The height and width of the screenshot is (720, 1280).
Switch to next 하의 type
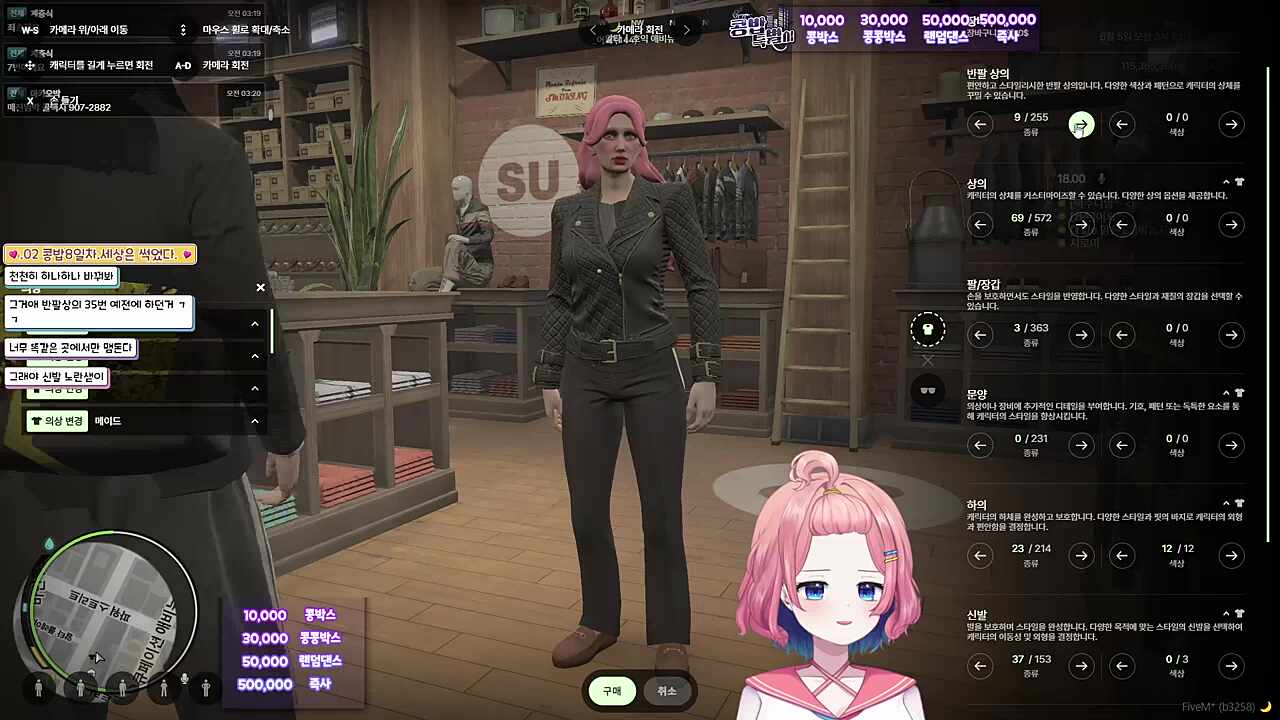point(1081,555)
